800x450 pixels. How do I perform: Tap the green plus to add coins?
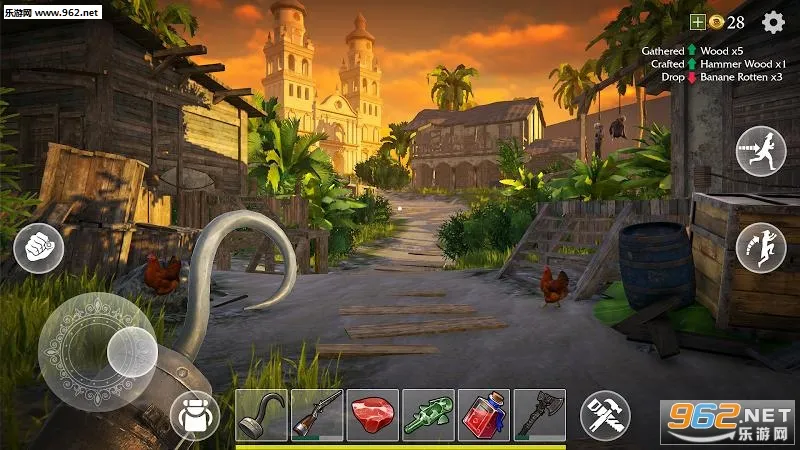698,22
